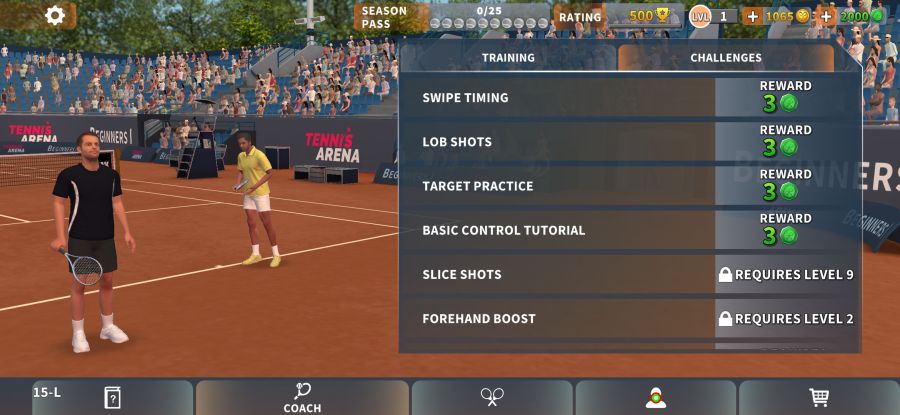This screenshot has height=415, width=900.
Task: Open the crossed rackets play tab
Action: [x=492, y=397]
